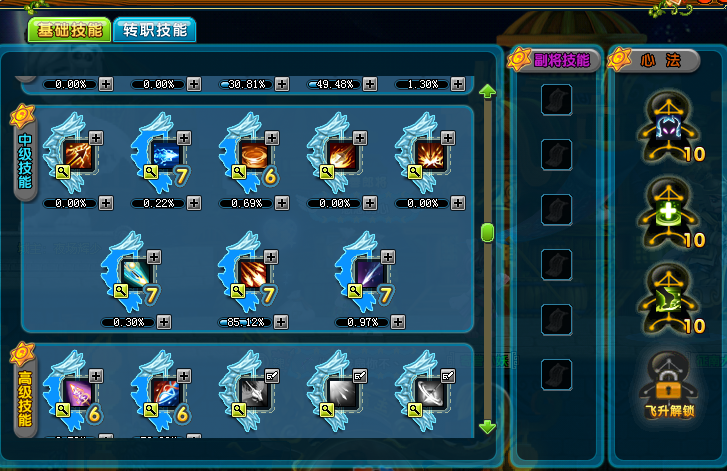The image size is (727, 471).
Task: Increase the 0.97% skill progress
Action: point(398,322)
